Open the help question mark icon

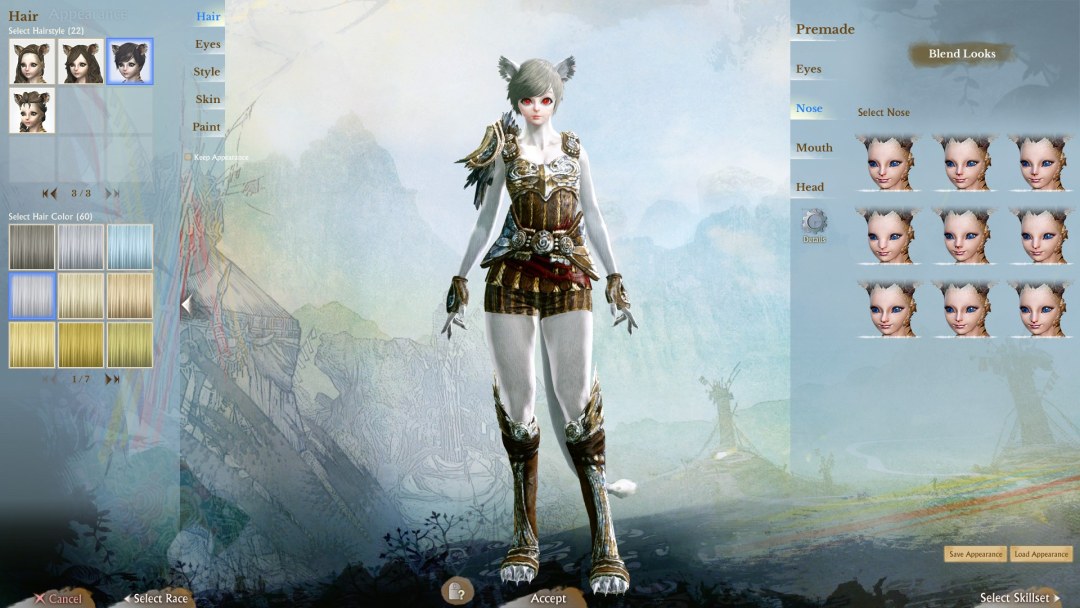coord(454,592)
